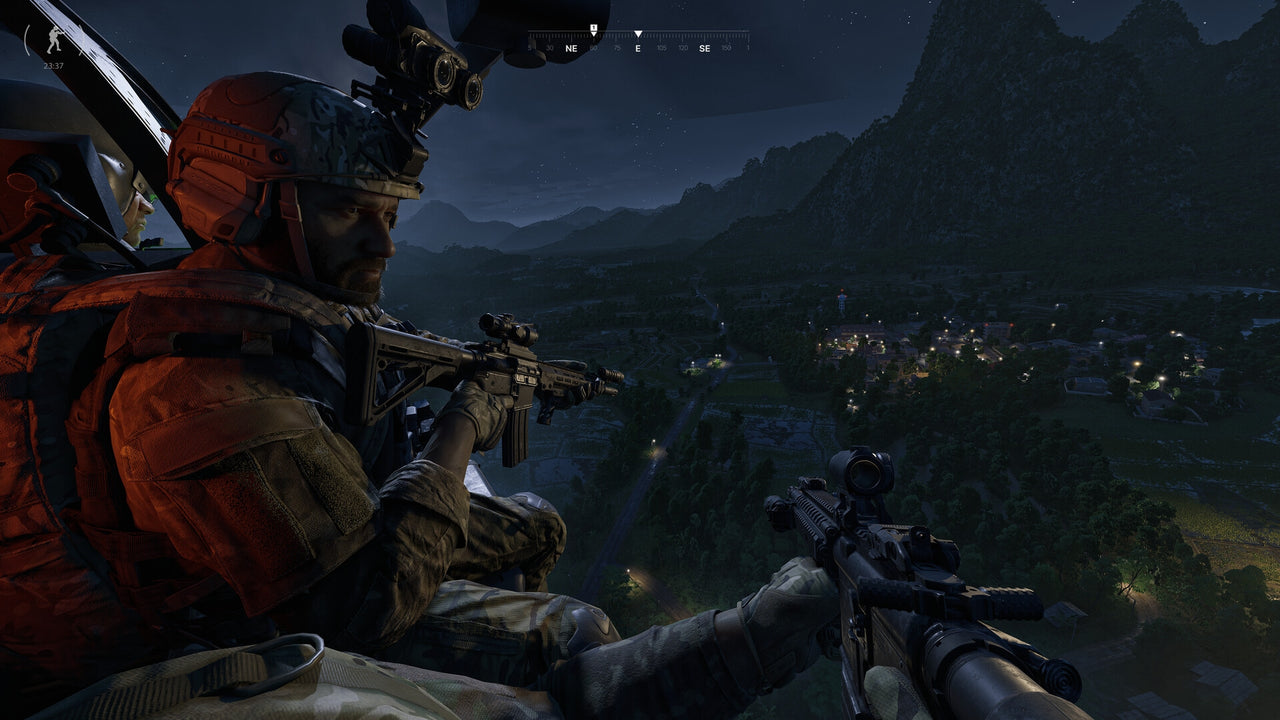Screen dimensions: 1280x720
Task: Select the 120 mark on the compass bar
Action: coord(681,46)
